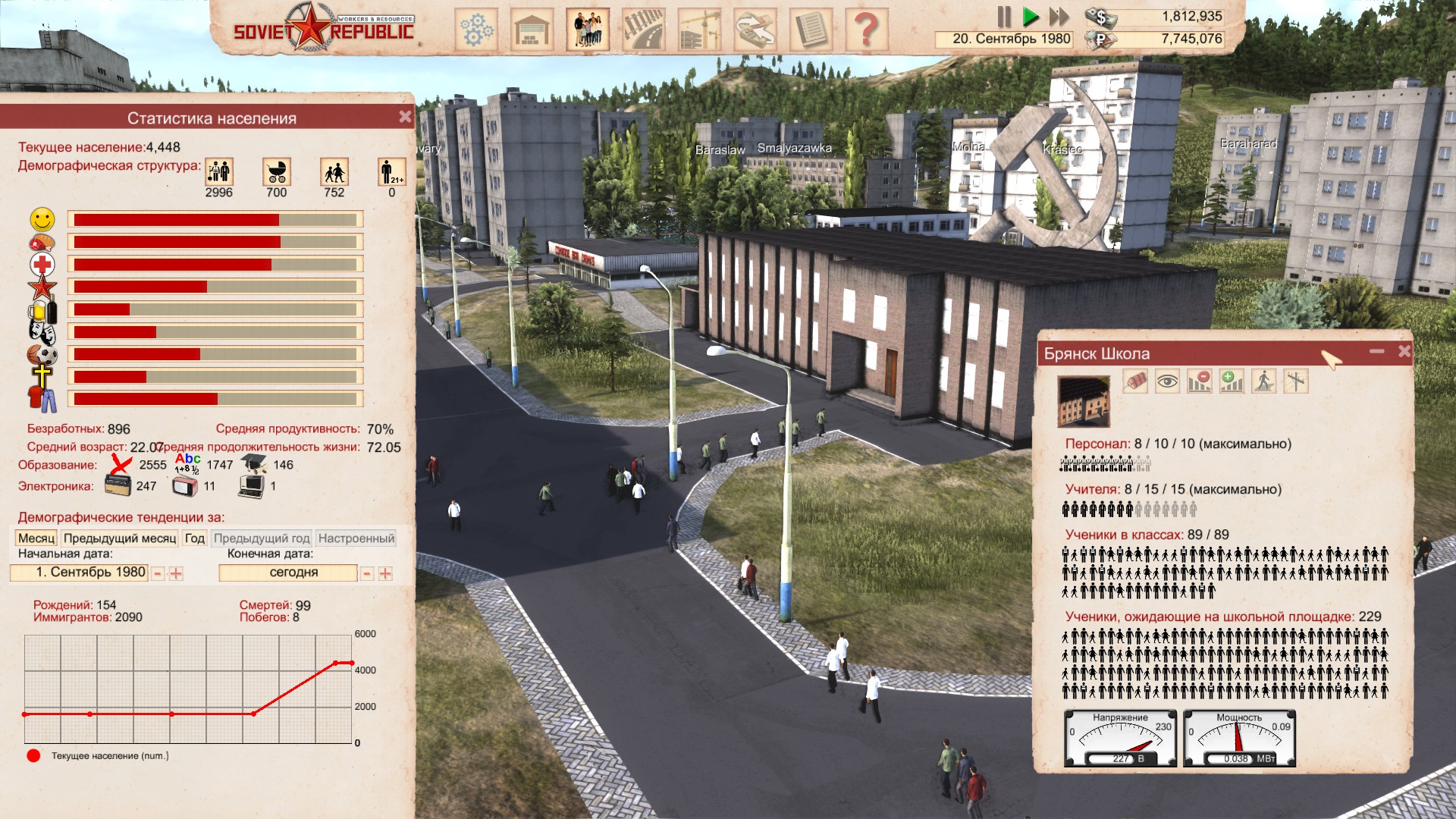1456x819 pixels.
Task: Set game to normal play speed
Action: [x=1030, y=17]
